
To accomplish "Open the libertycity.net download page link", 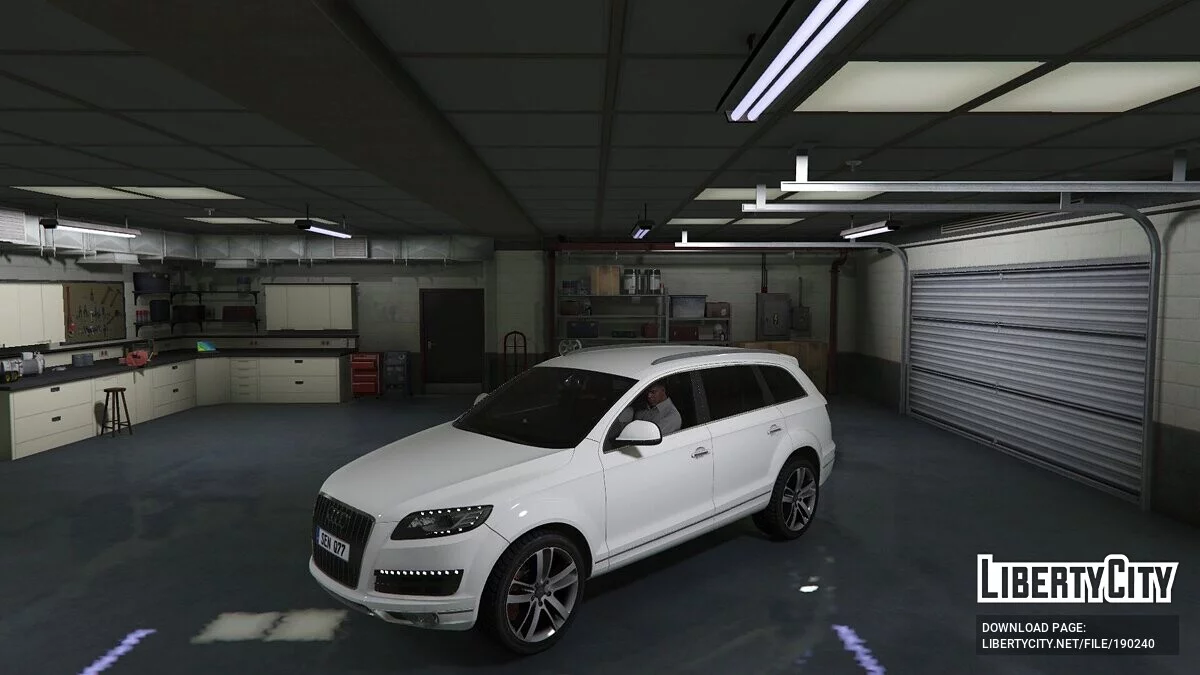I will [1068, 643].
